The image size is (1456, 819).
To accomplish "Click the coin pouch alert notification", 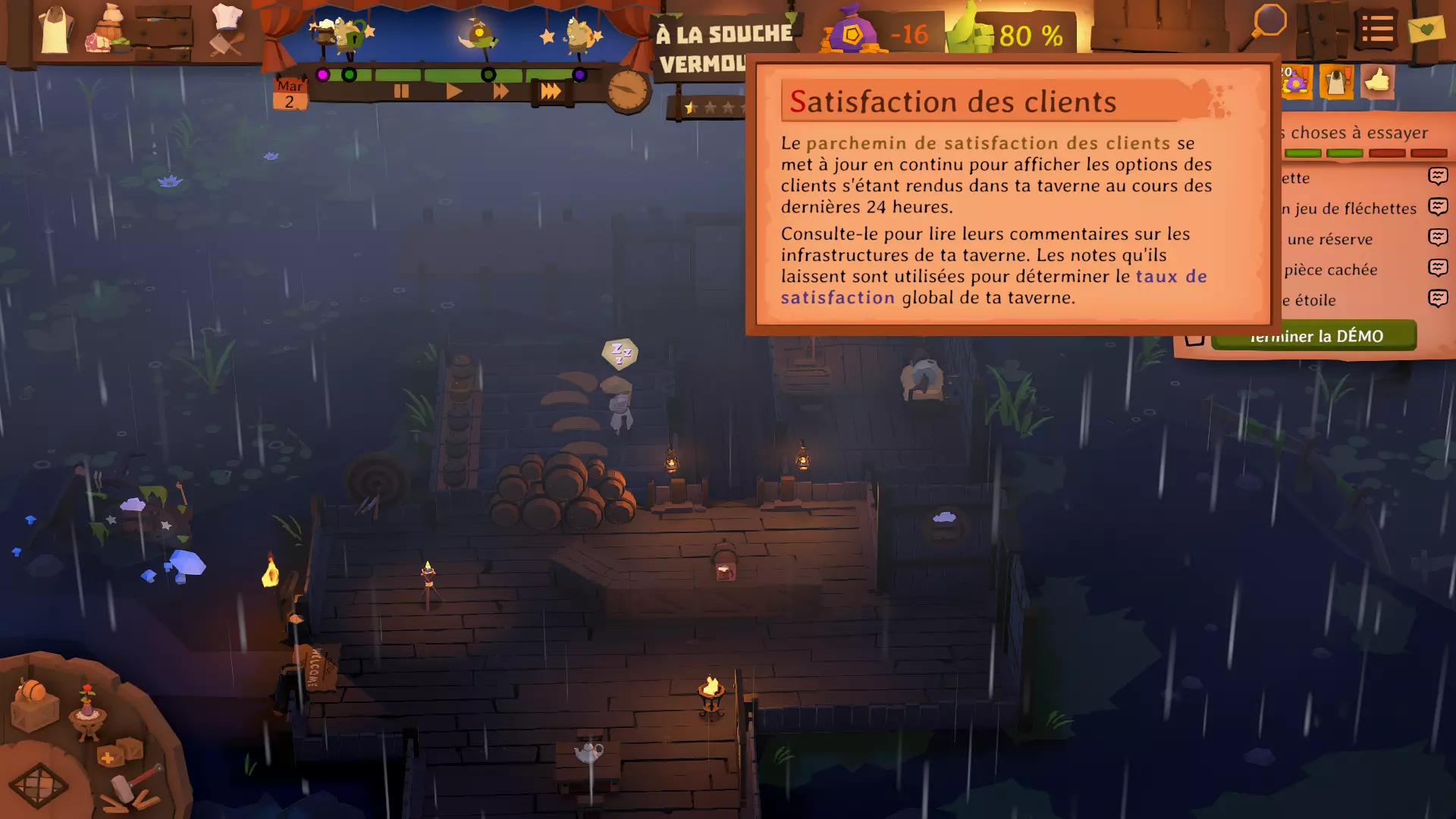I will coord(1296,82).
